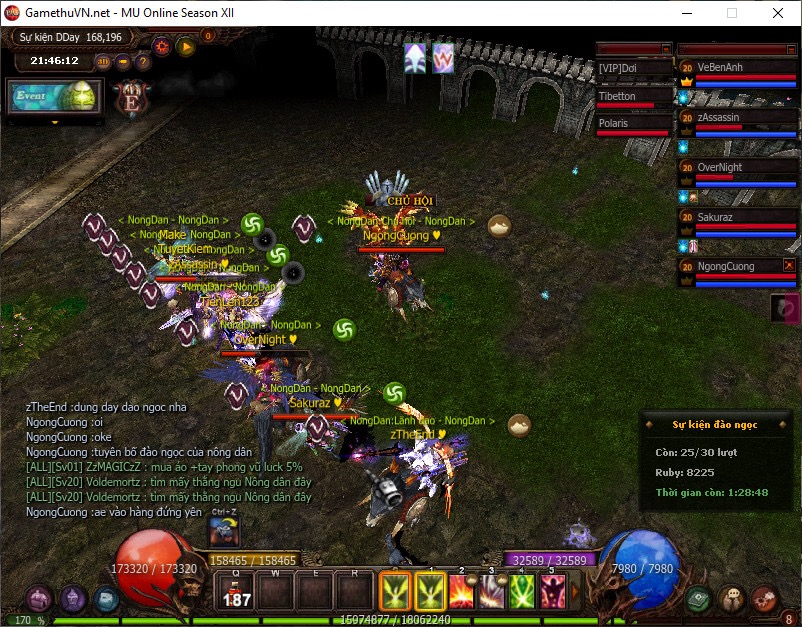The height and width of the screenshot is (627, 802).
Task: Open the glove icon beside the event panel
Action: 785,308
